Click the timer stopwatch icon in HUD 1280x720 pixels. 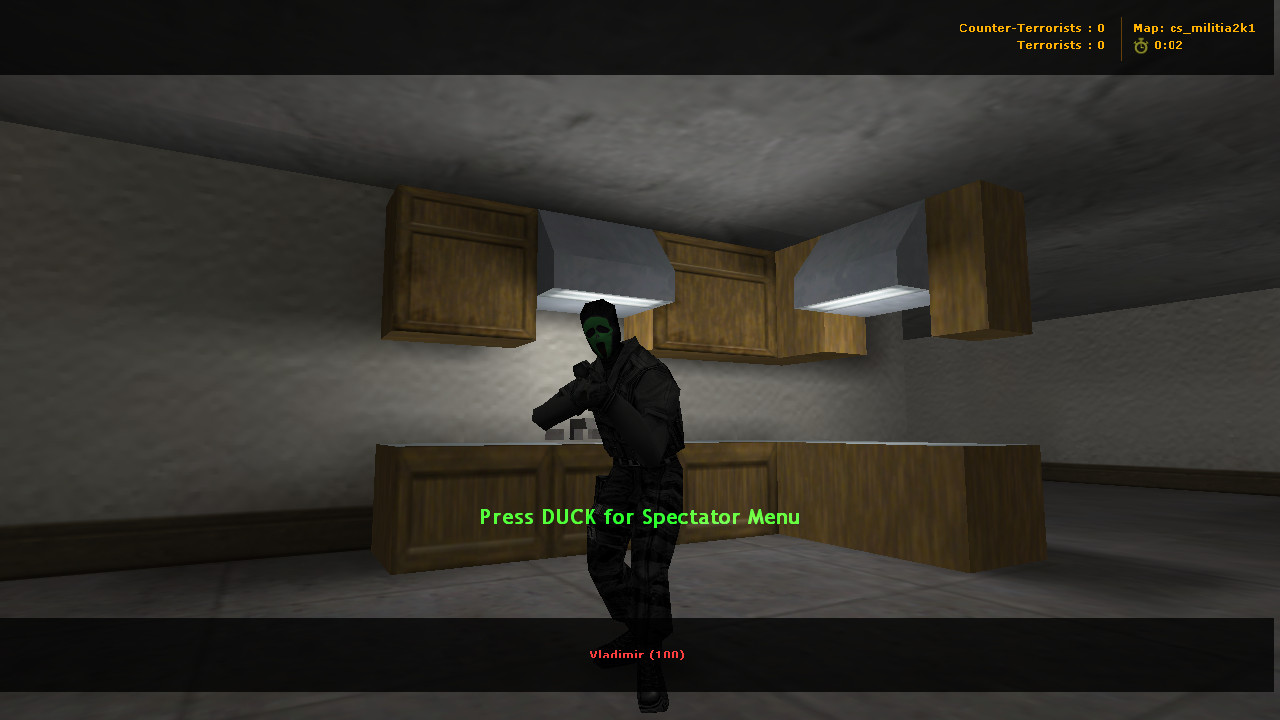pos(1141,44)
